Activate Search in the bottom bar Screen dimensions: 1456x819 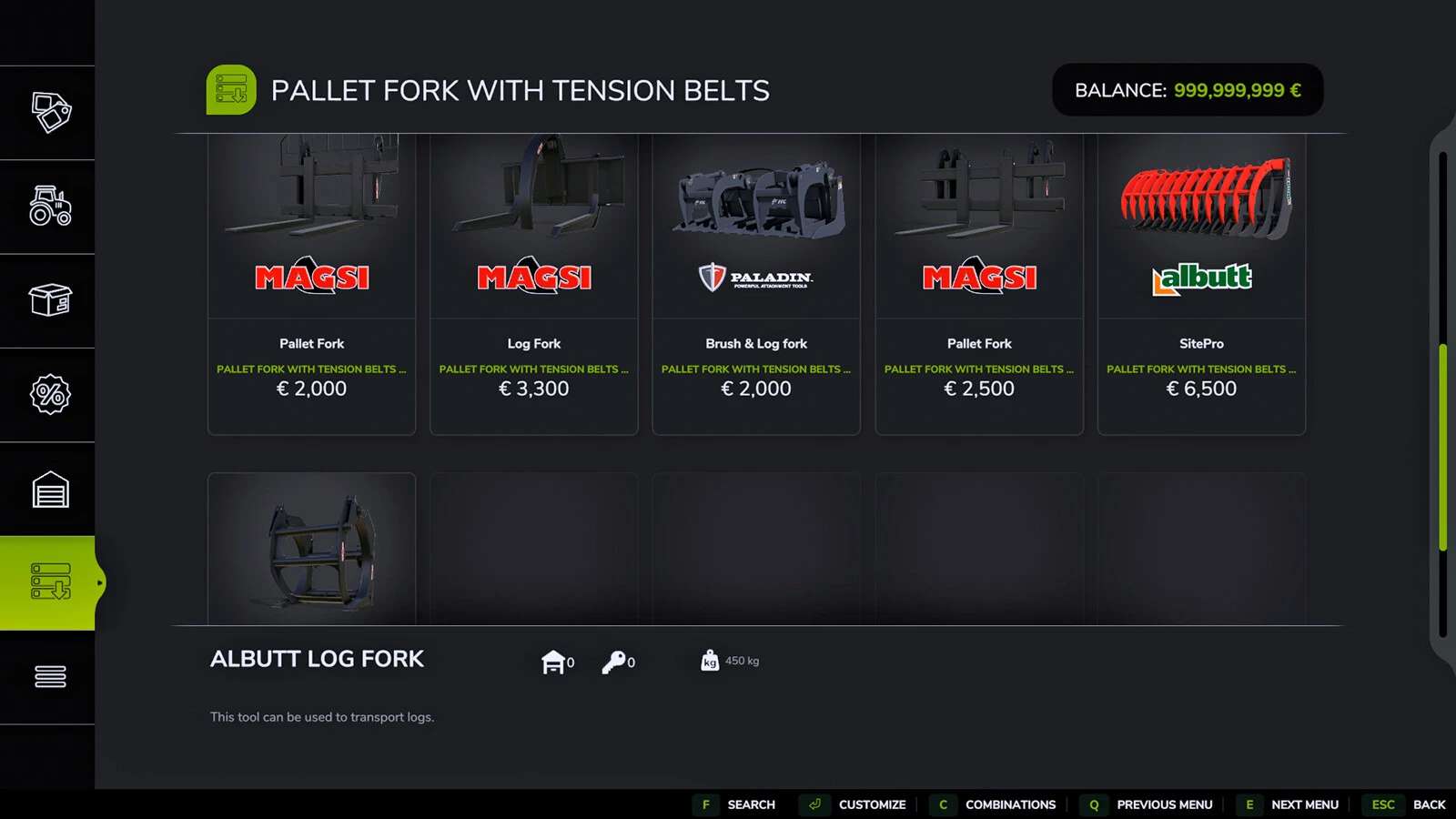coord(751,804)
